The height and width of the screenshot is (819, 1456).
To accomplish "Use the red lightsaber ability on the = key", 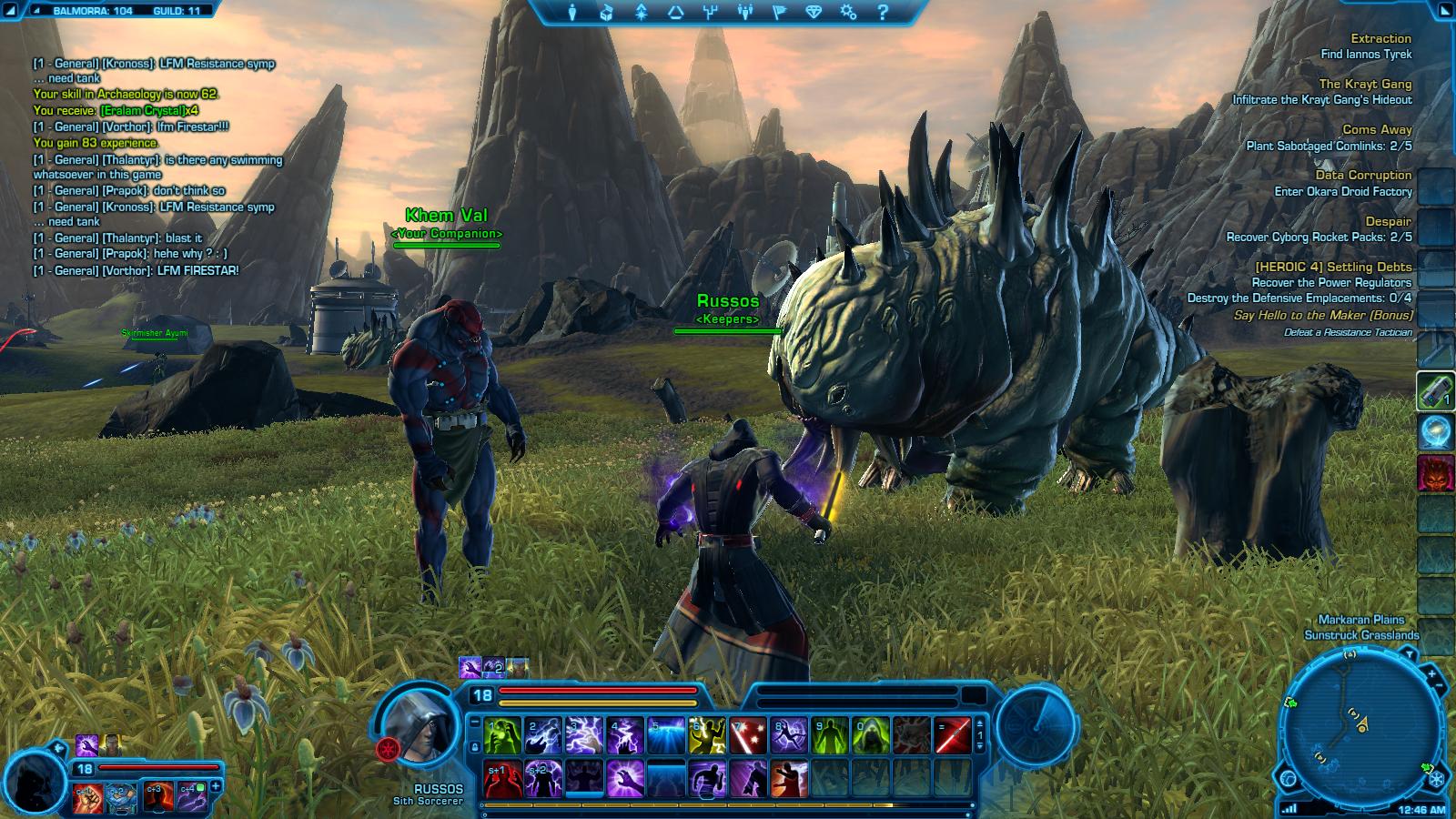I will tap(953, 735).
